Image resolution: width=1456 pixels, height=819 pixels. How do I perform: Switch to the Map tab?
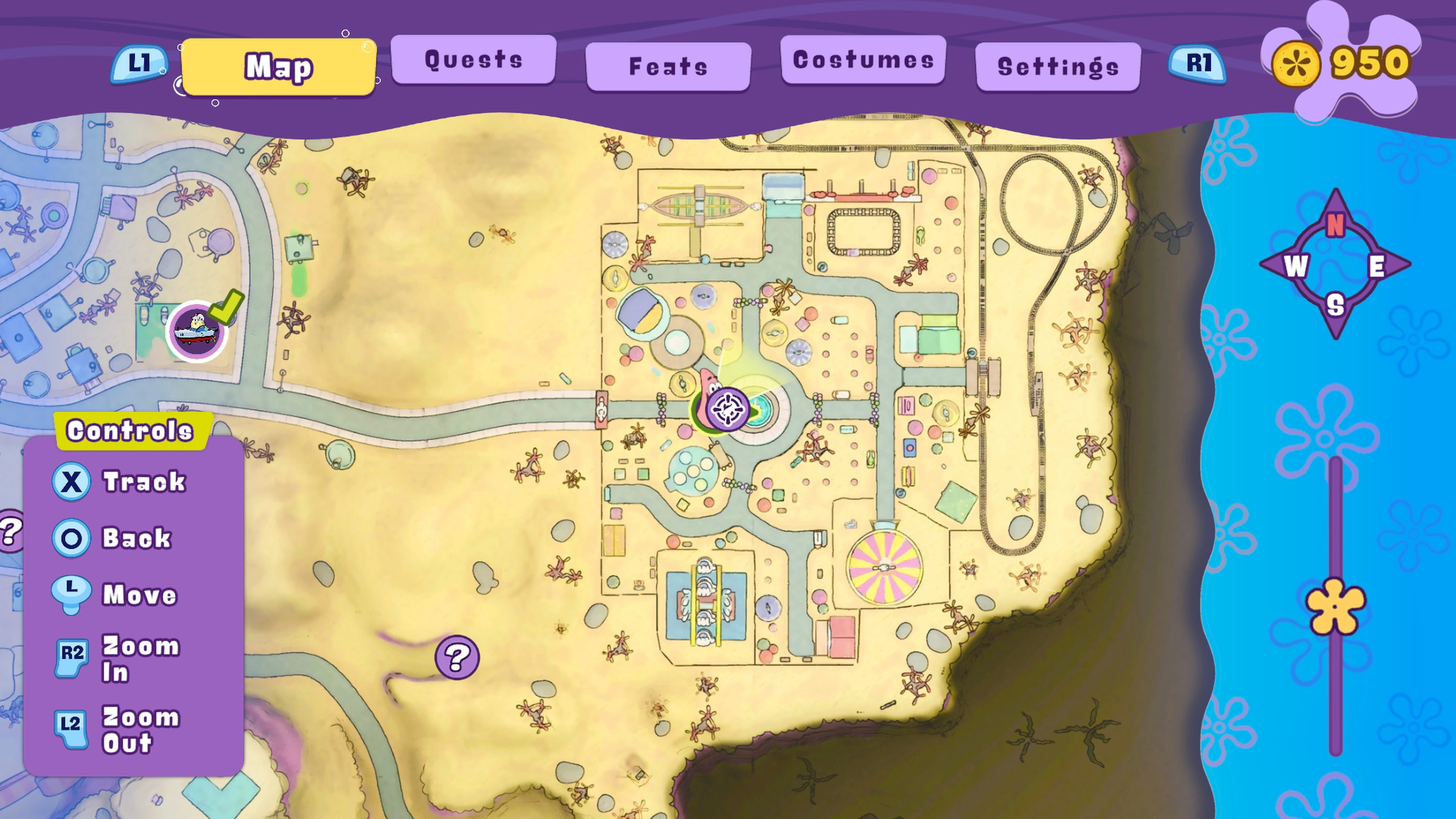[x=278, y=67]
